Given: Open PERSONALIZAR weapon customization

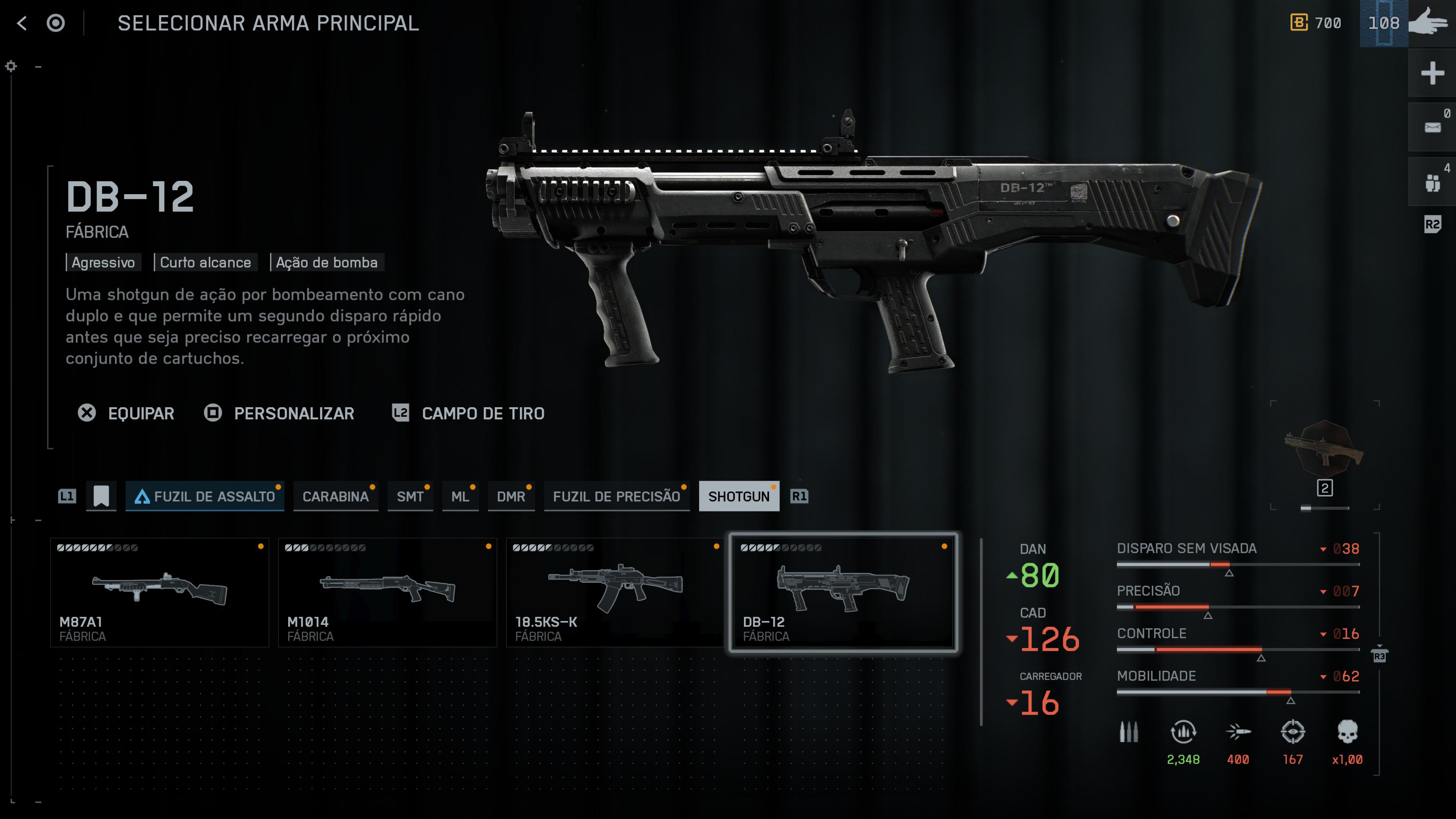Looking at the screenshot, I should [x=279, y=413].
